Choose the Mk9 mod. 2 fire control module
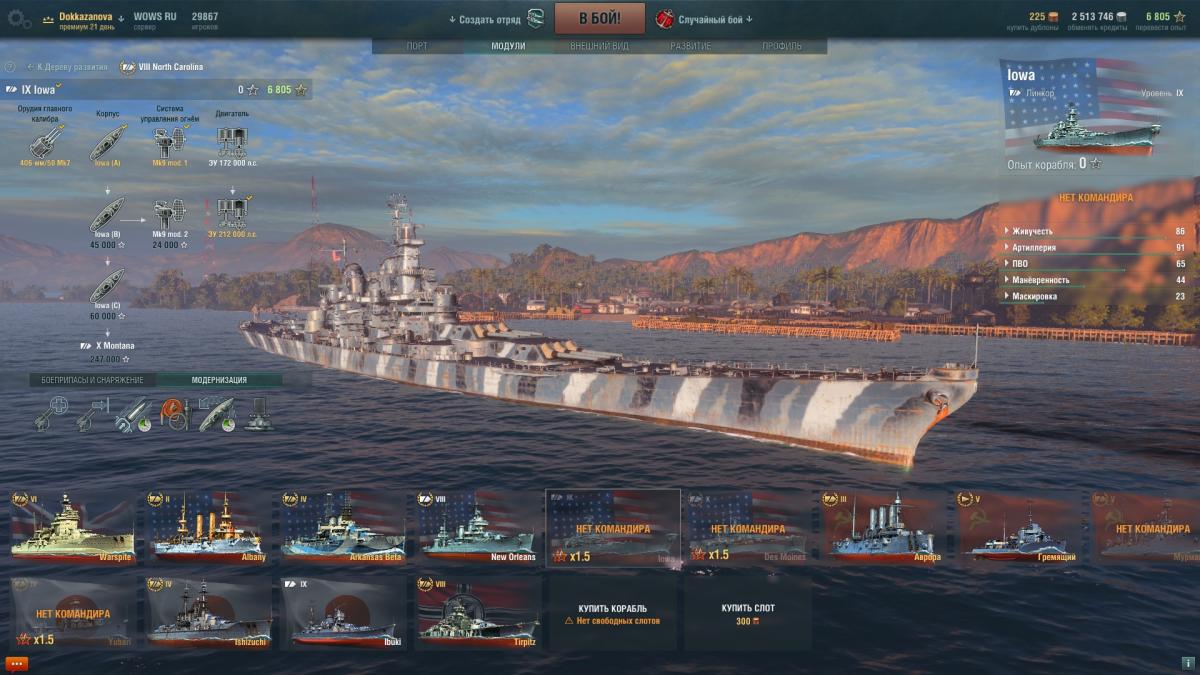The height and width of the screenshot is (675, 1200). 170,214
